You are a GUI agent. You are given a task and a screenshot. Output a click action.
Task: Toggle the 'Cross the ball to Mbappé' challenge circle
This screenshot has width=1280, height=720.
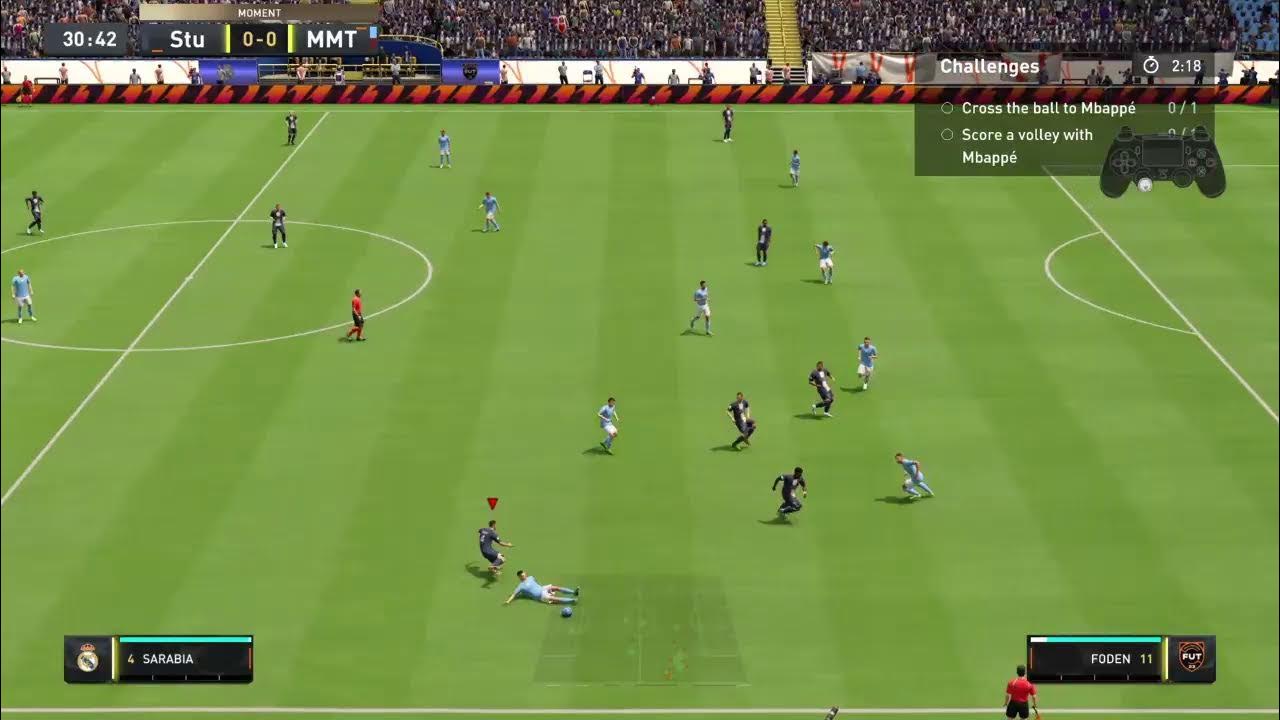pyautogui.click(x=947, y=107)
